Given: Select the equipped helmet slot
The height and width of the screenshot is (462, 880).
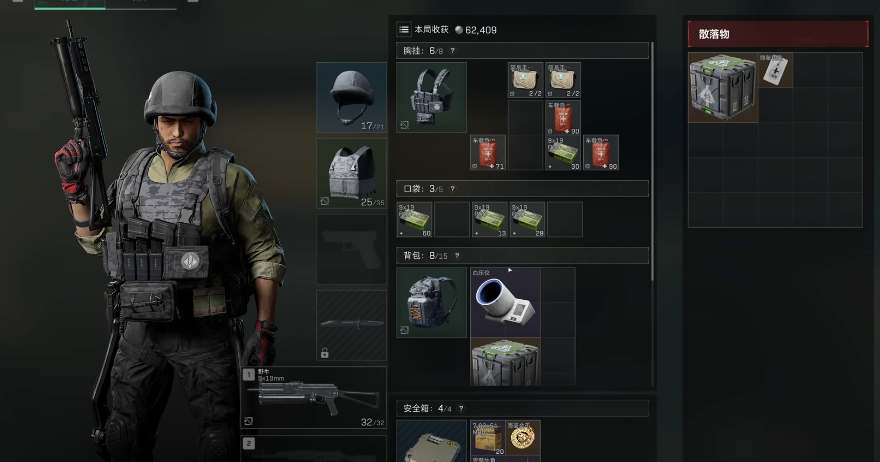Looking at the screenshot, I should pyautogui.click(x=351, y=97).
